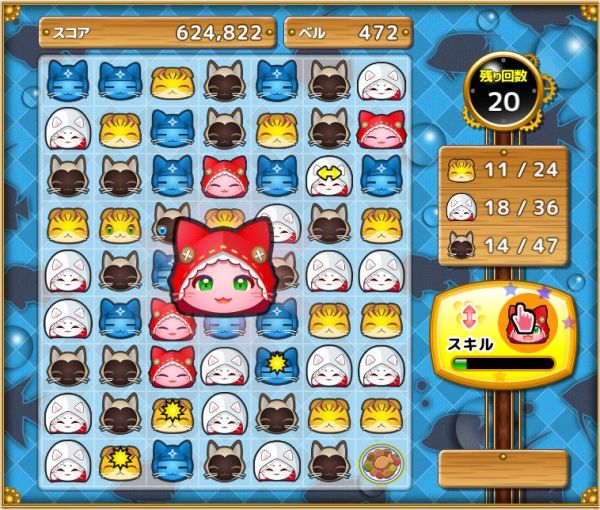Tap the food plate tile
The image size is (600, 510).
pos(380,462)
